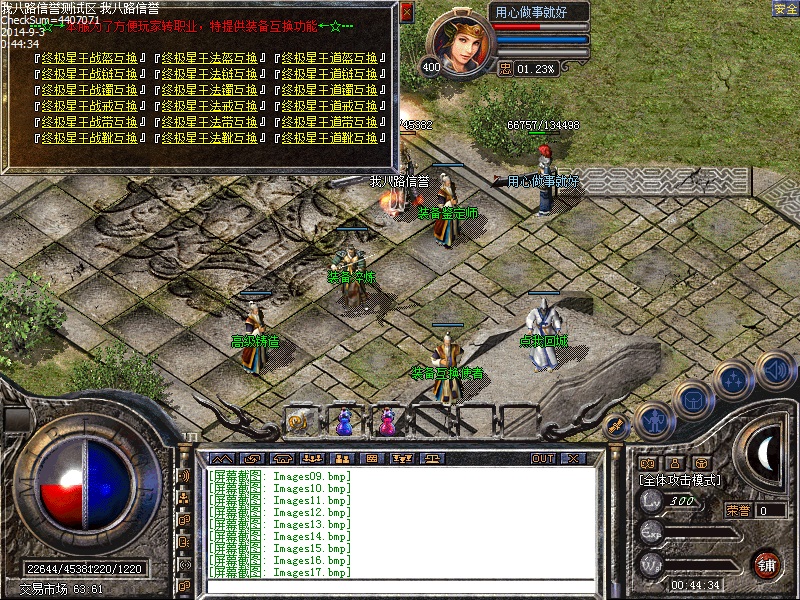This screenshot has width=800, height=600.
Task: Click the X button beside OUT
Action: point(572,459)
